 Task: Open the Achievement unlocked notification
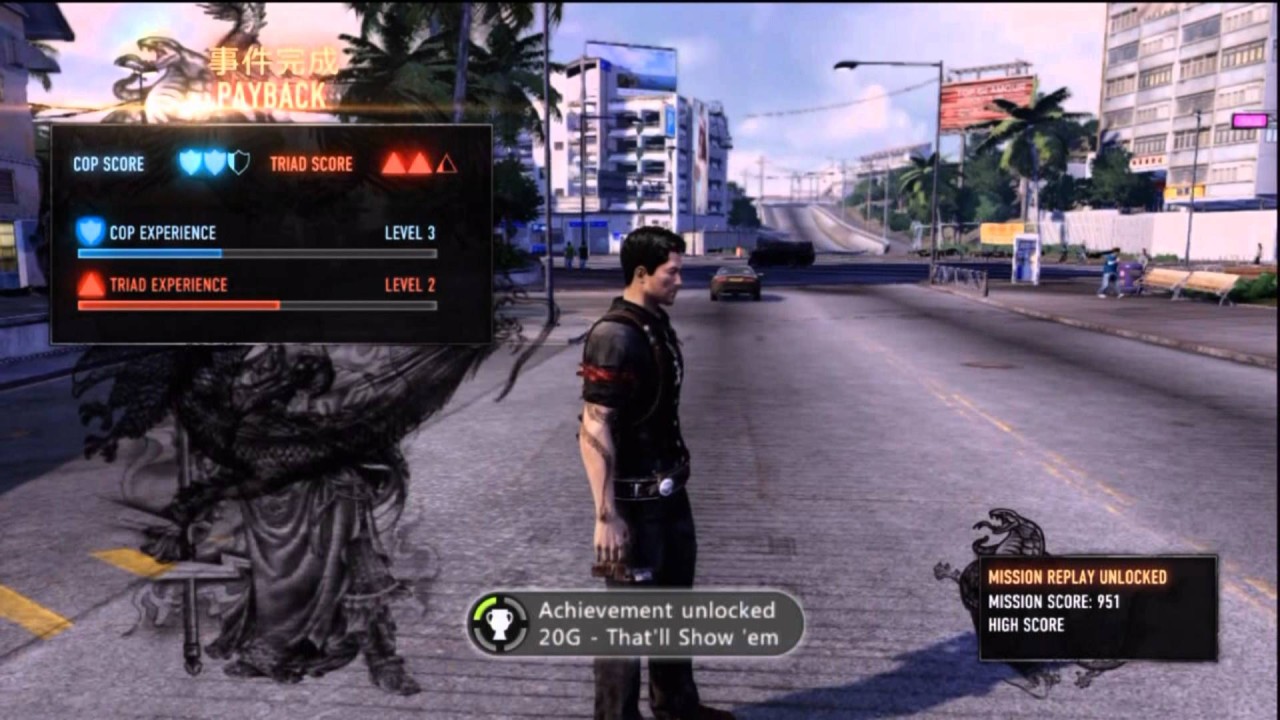coord(636,623)
